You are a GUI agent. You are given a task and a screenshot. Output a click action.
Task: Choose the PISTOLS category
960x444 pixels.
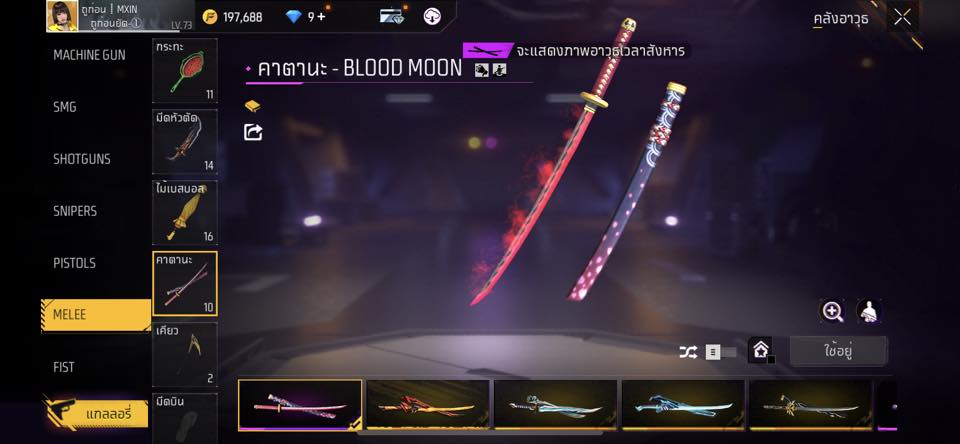74,263
